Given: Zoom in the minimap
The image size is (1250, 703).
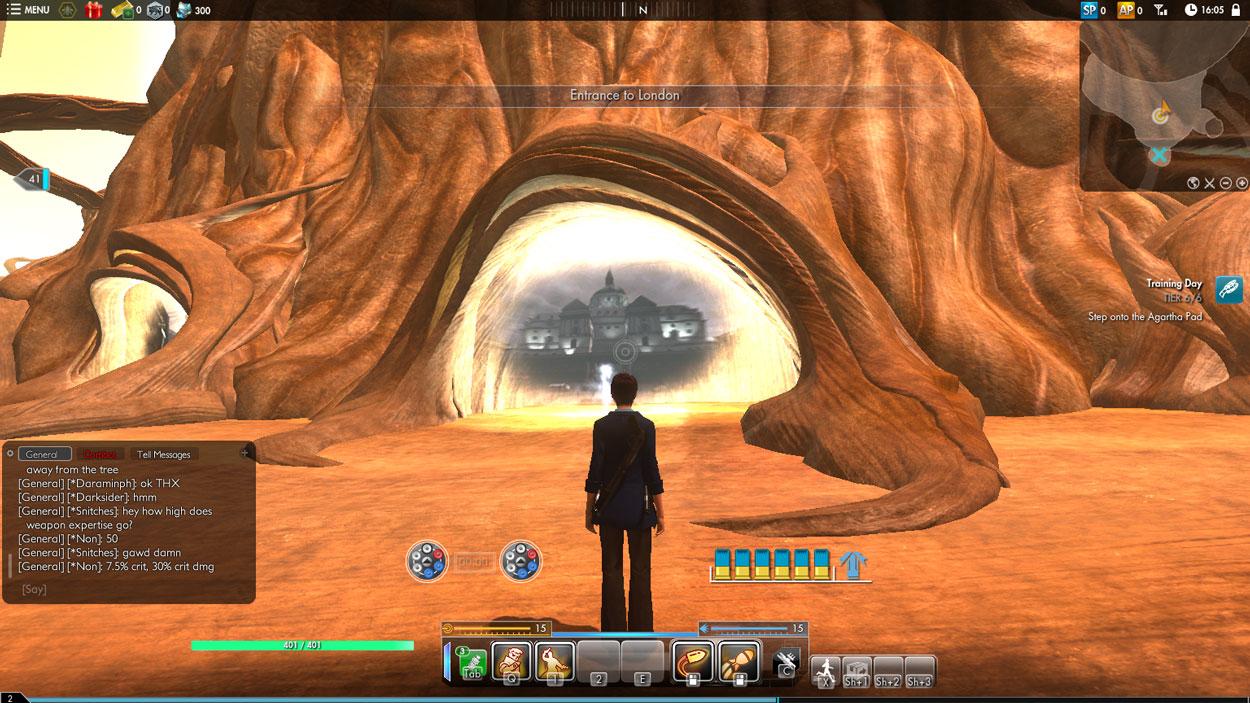Looking at the screenshot, I should point(1241,183).
